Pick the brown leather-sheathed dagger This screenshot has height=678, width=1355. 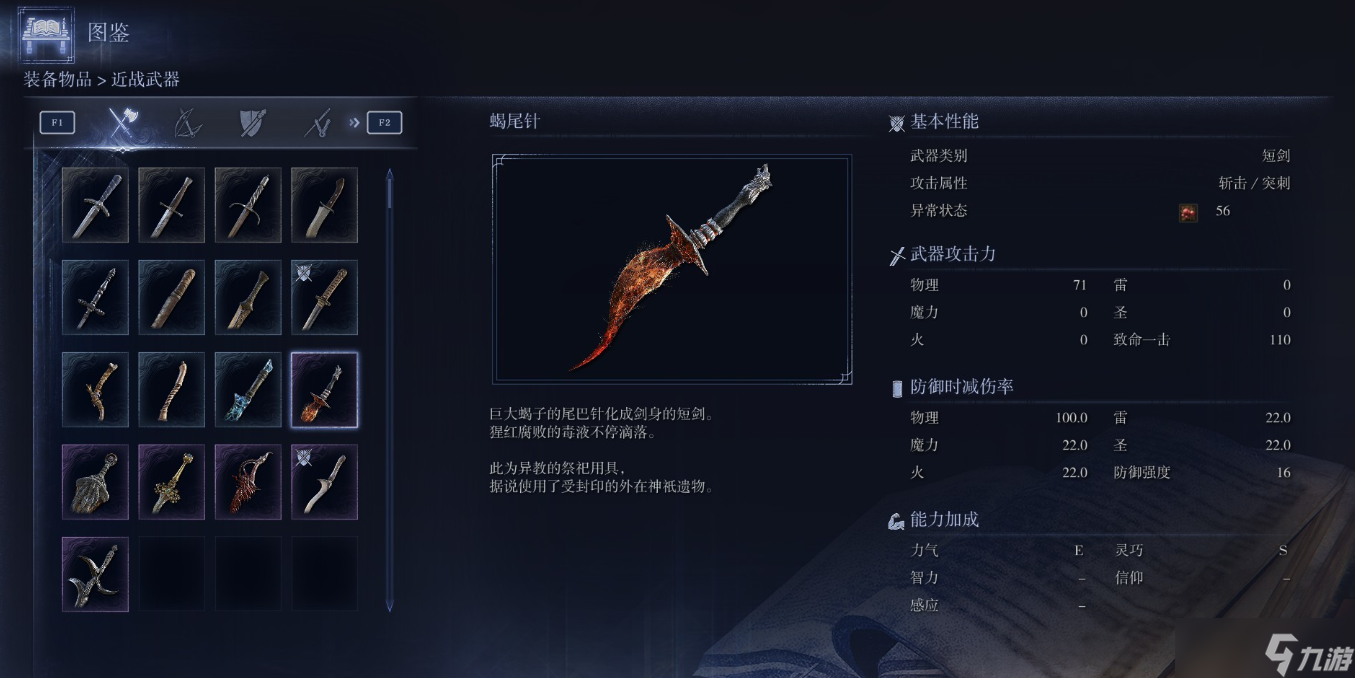171,297
